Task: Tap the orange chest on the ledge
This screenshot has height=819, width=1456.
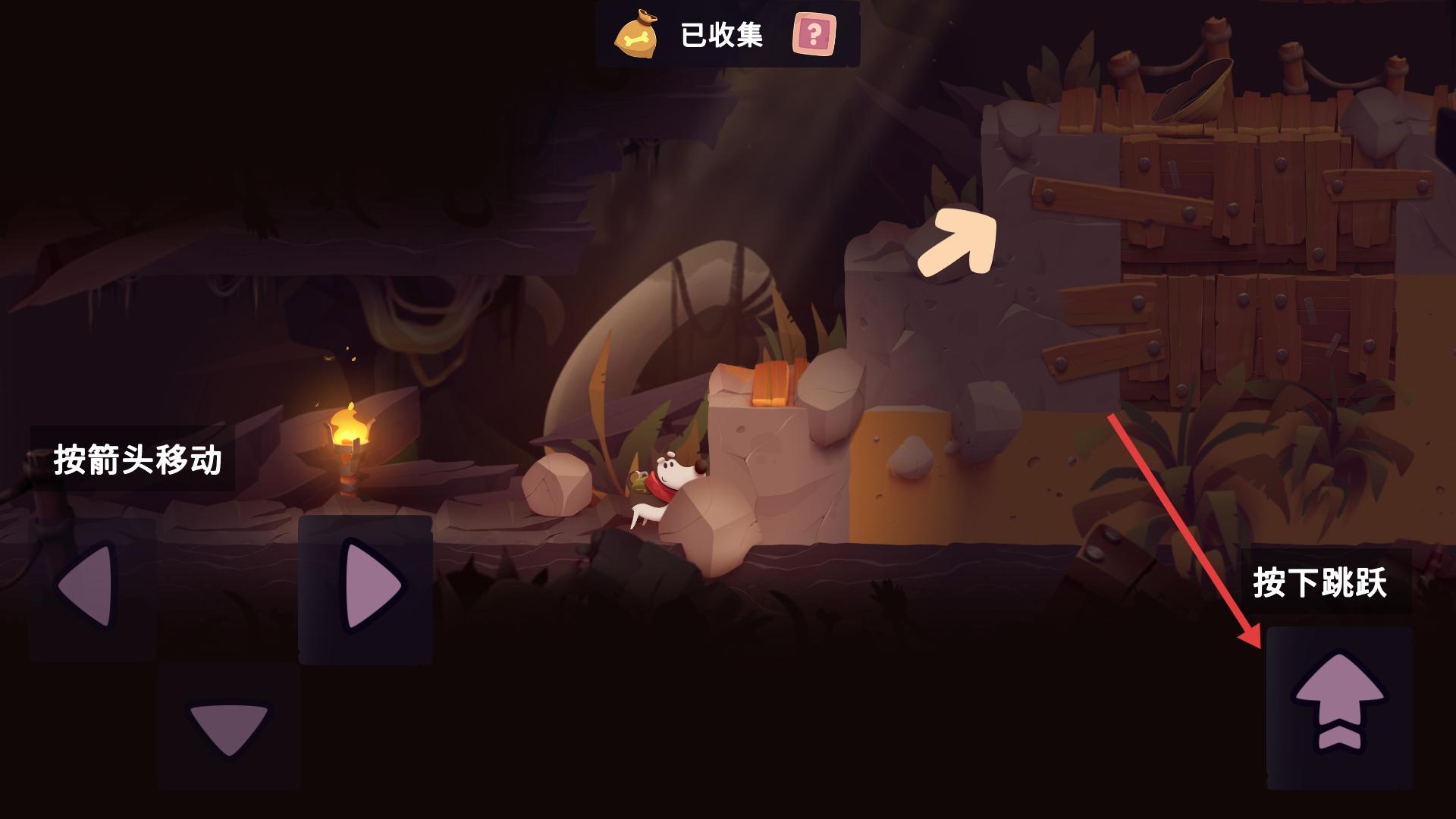Action: coord(770,383)
